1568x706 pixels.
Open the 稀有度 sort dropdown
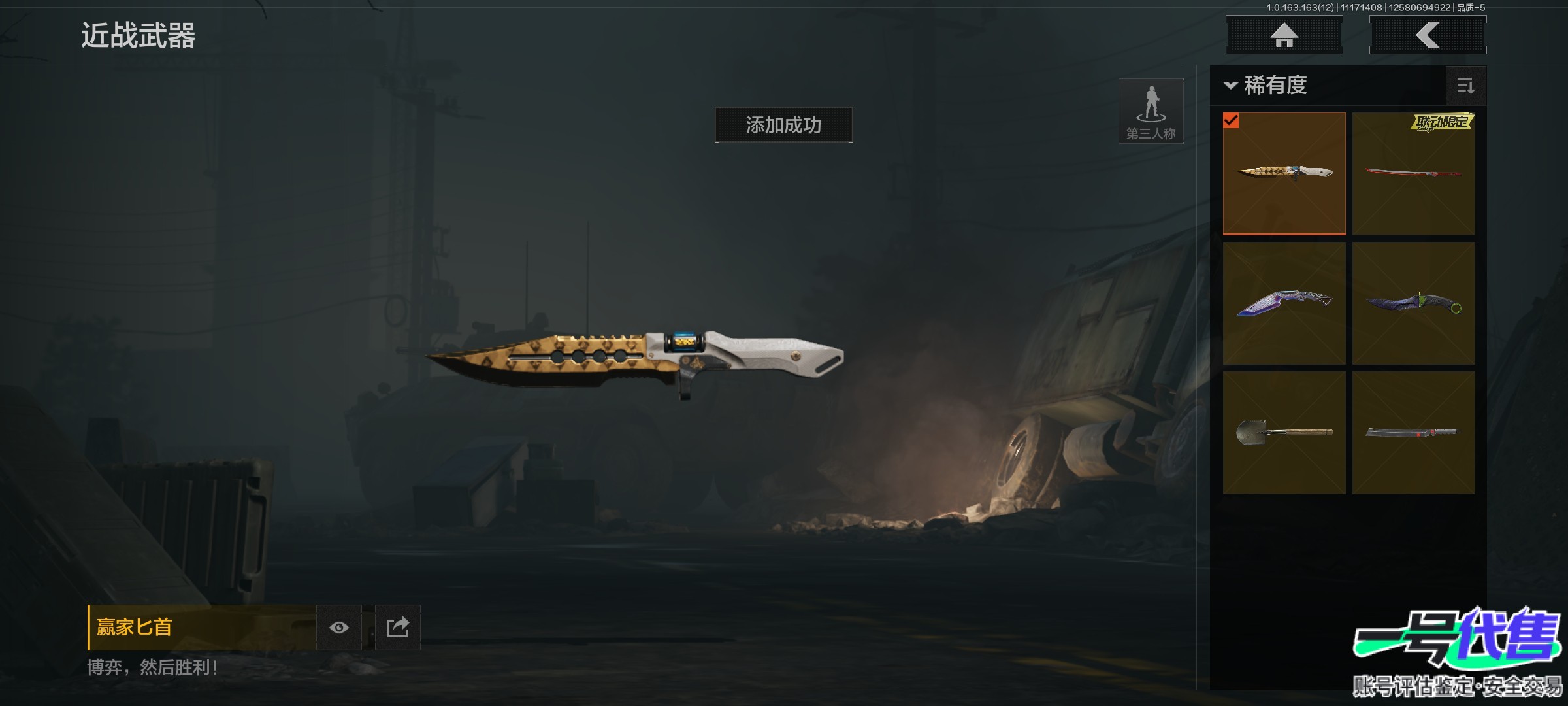(1266, 86)
